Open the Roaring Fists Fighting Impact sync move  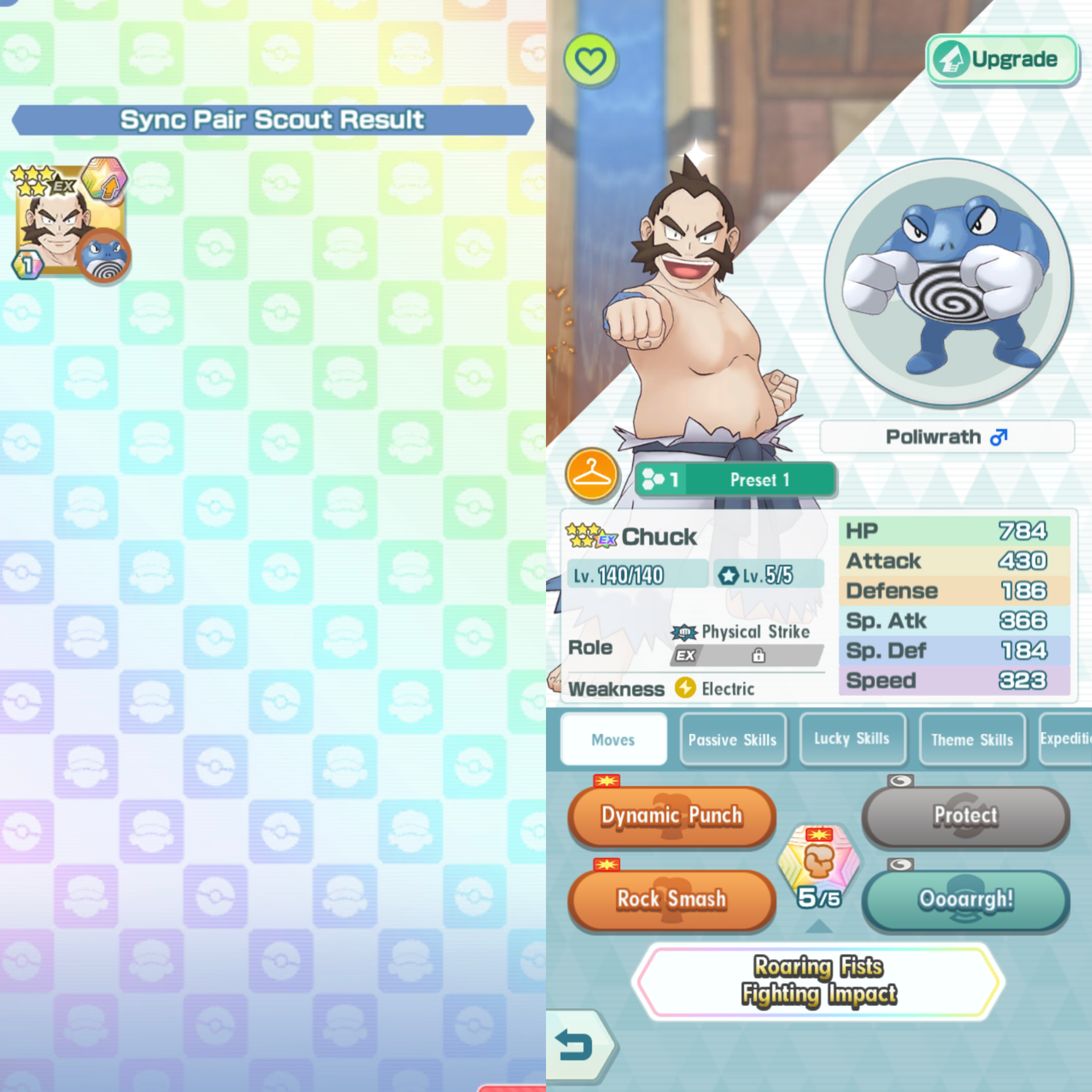pyautogui.click(x=818, y=981)
